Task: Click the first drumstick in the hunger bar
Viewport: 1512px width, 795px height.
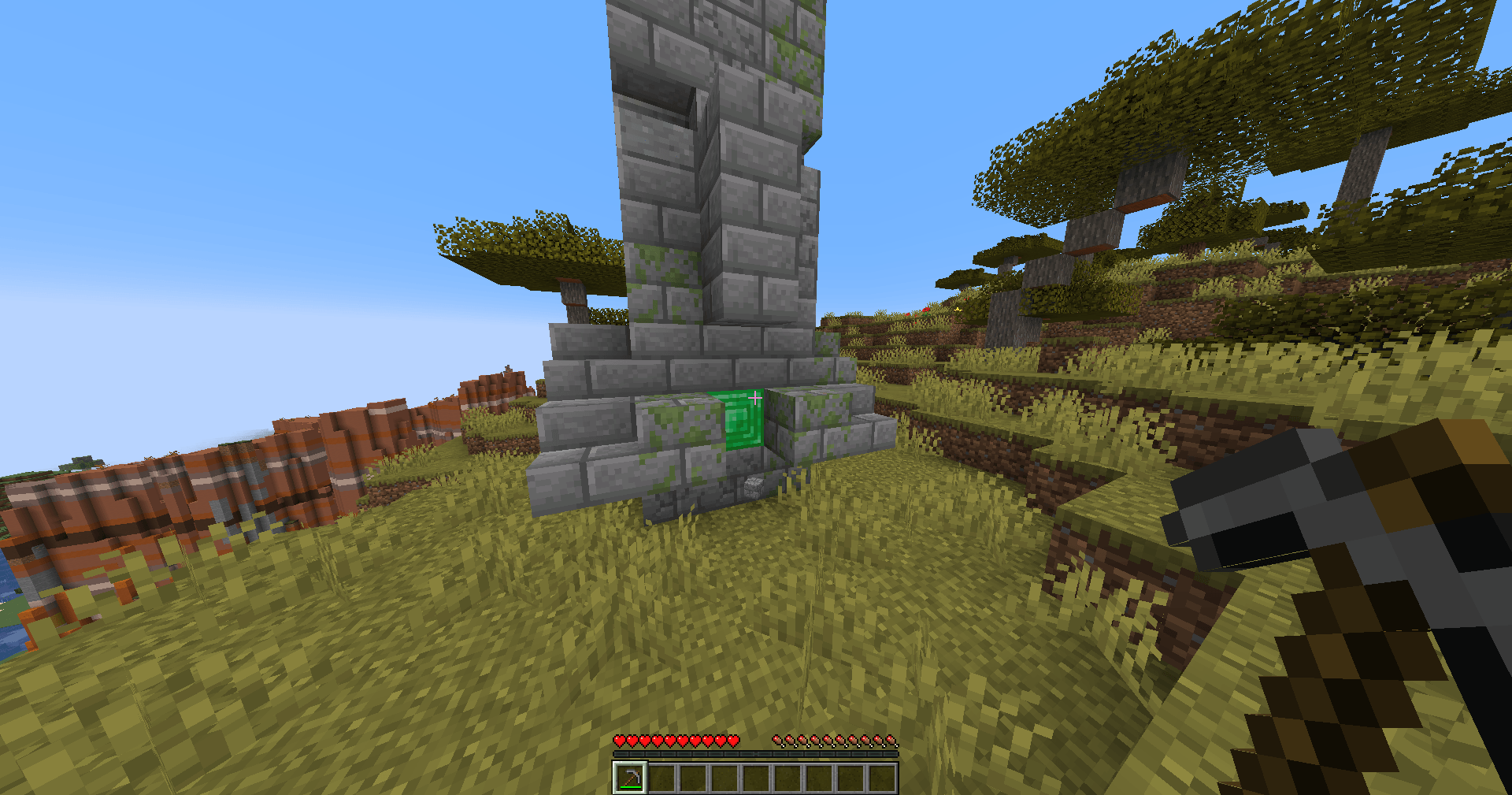Action: click(x=778, y=741)
